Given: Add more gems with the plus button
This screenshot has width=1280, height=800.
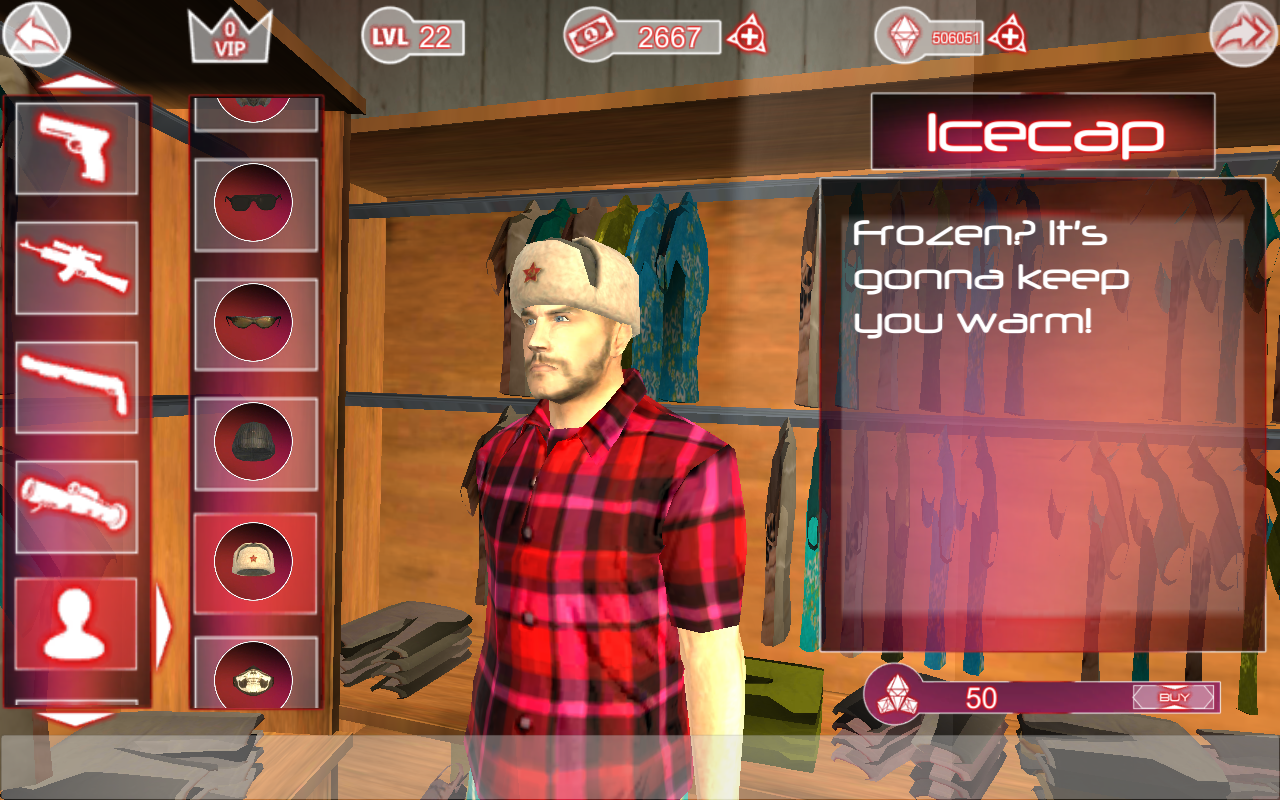Looking at the screenshot, I should (x=1008, y=37).
